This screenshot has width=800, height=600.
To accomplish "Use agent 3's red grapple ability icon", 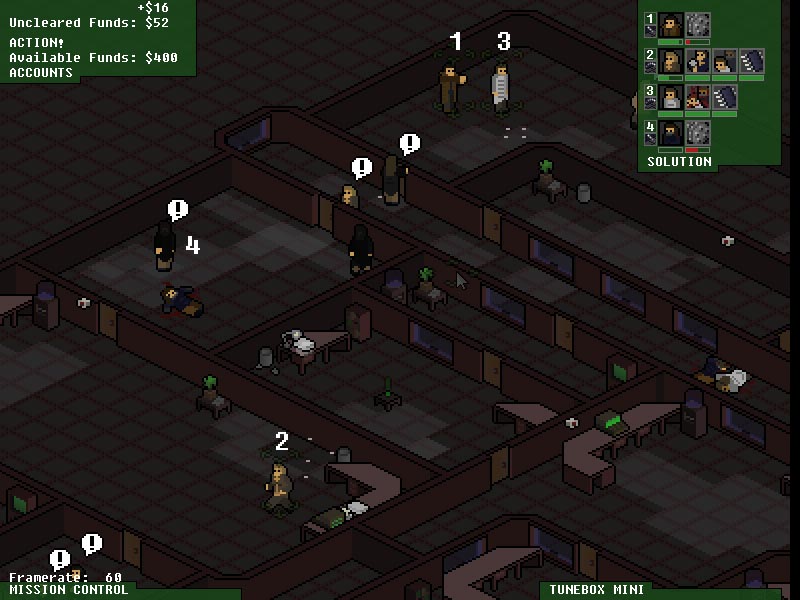I will [698, 97].
